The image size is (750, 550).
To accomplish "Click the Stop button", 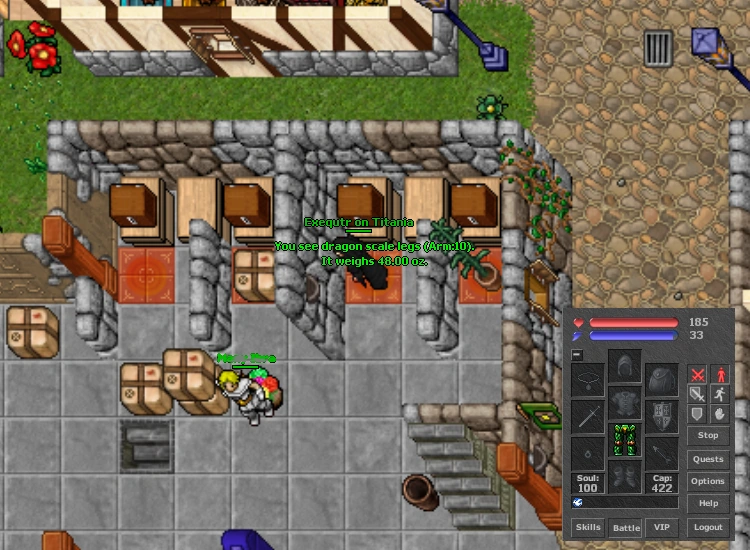I will point(708,435).
